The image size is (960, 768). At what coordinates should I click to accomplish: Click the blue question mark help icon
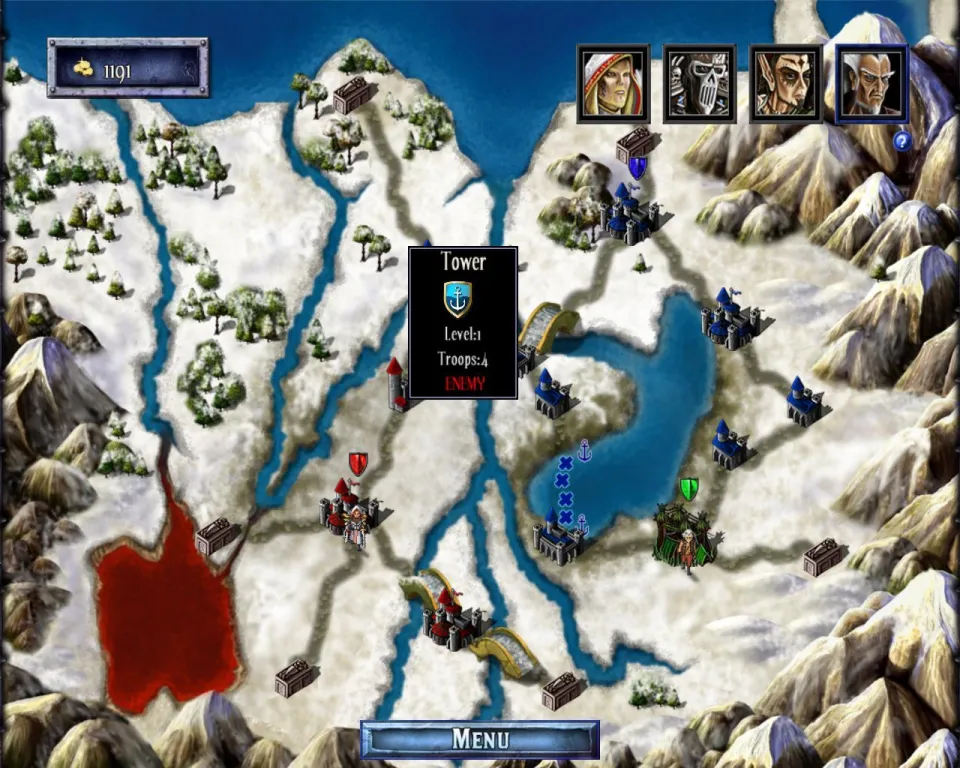(x=901, y=141)
